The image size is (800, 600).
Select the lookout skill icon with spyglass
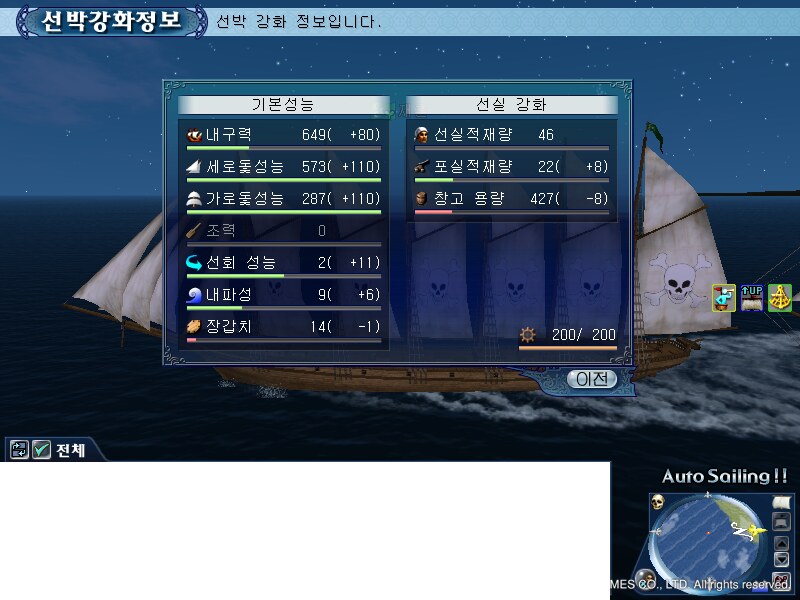point(724,297)
